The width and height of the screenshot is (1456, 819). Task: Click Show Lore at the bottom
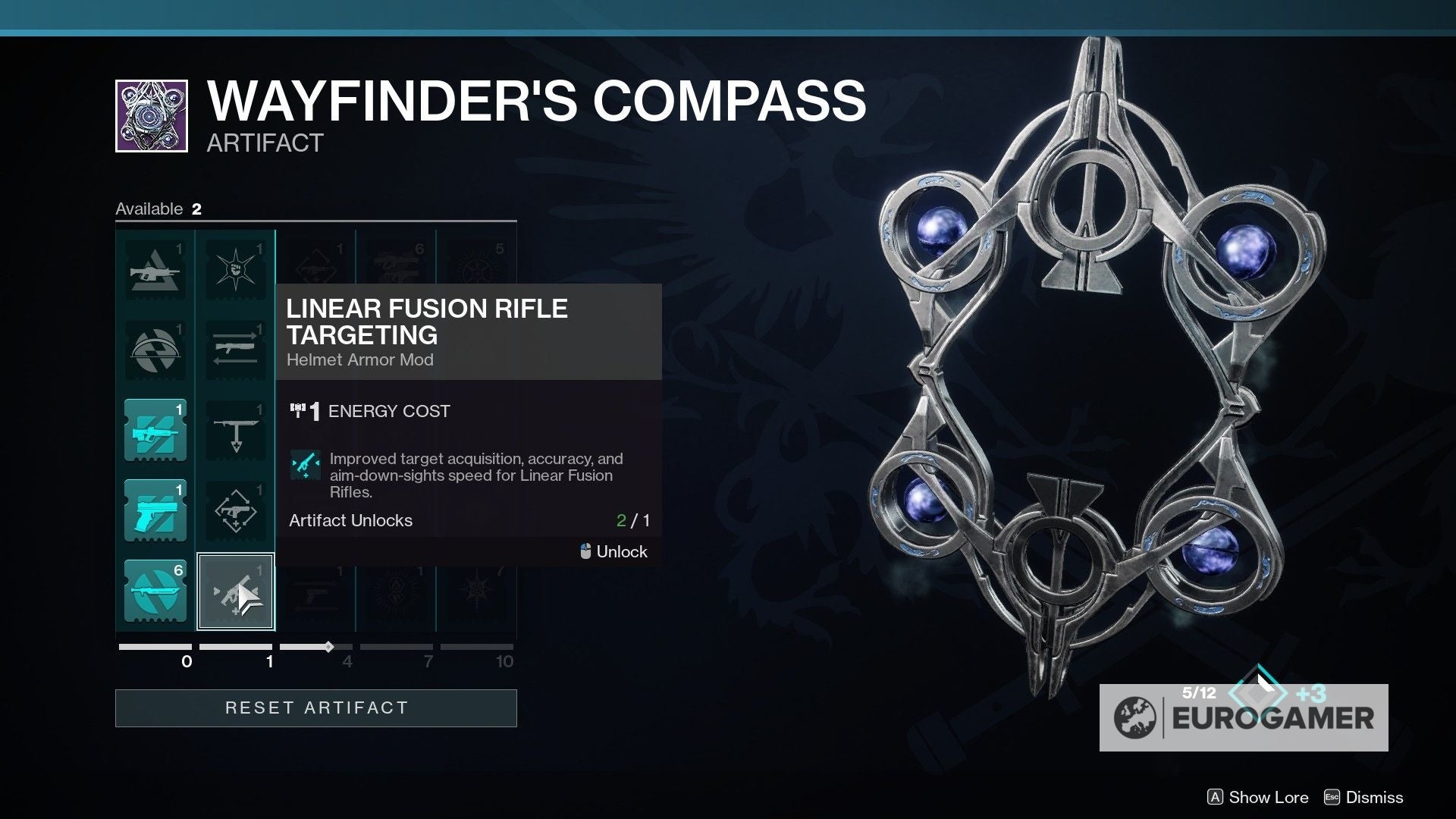1259,797
